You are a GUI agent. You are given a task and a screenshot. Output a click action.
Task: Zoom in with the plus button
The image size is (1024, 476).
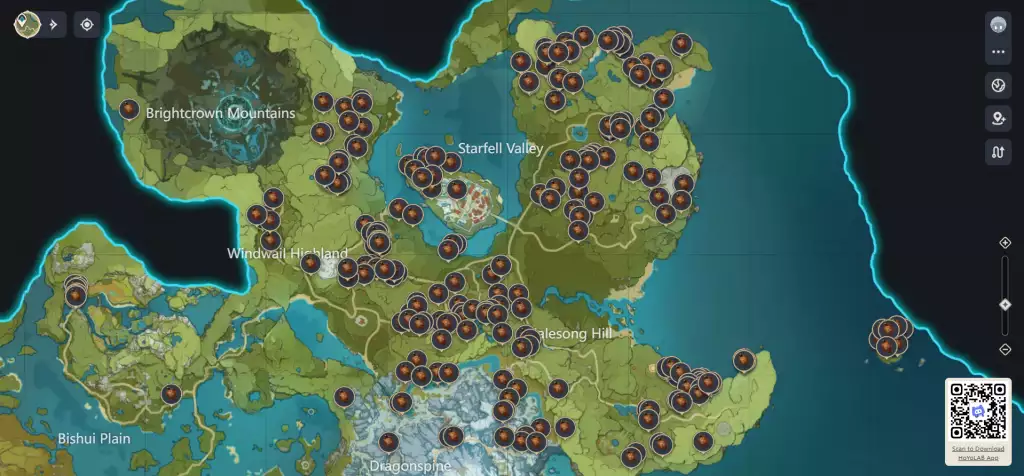(1005, 242)
